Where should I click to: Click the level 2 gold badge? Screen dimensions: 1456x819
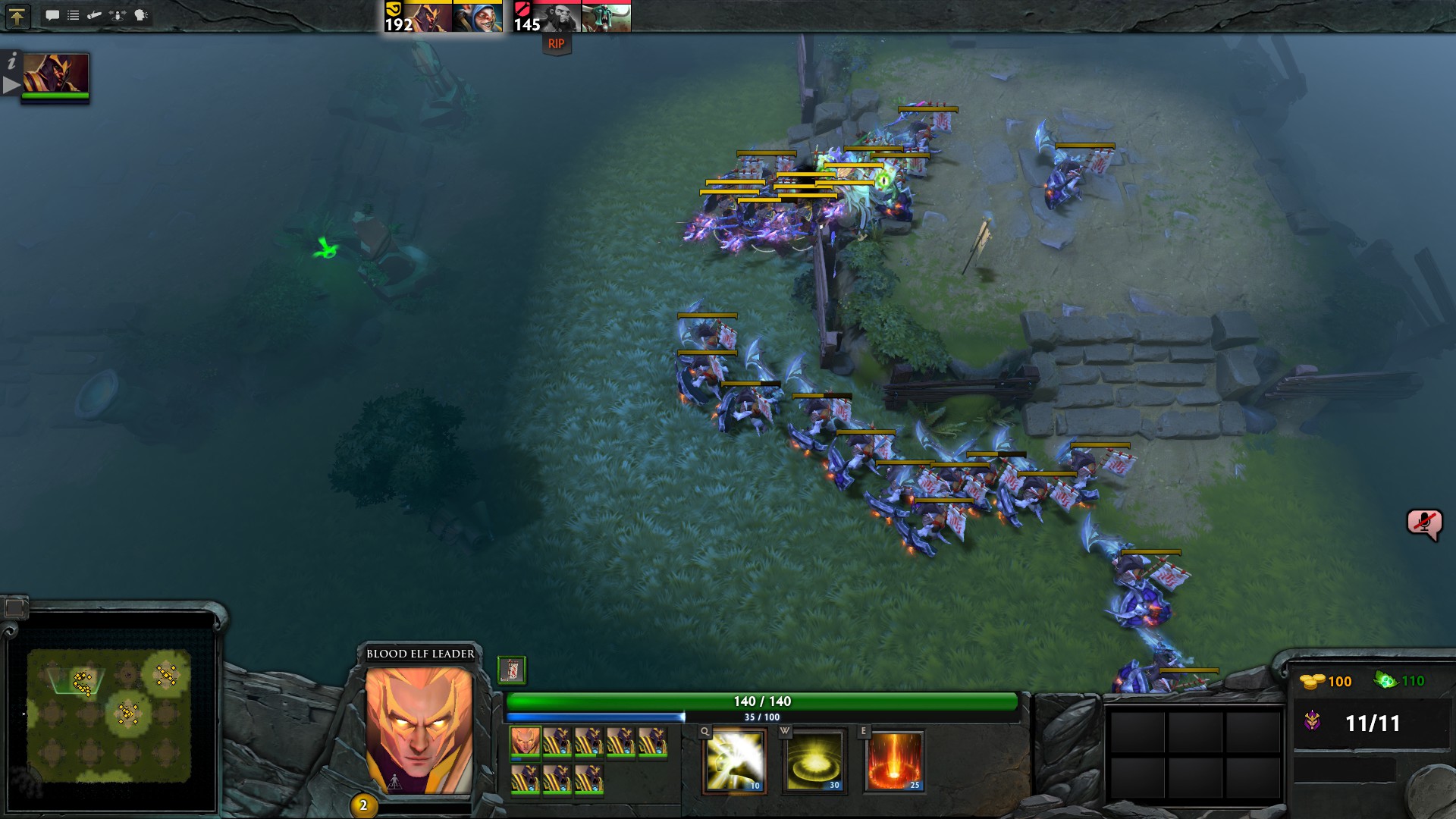pyautogui.click(x=363, y=805)
